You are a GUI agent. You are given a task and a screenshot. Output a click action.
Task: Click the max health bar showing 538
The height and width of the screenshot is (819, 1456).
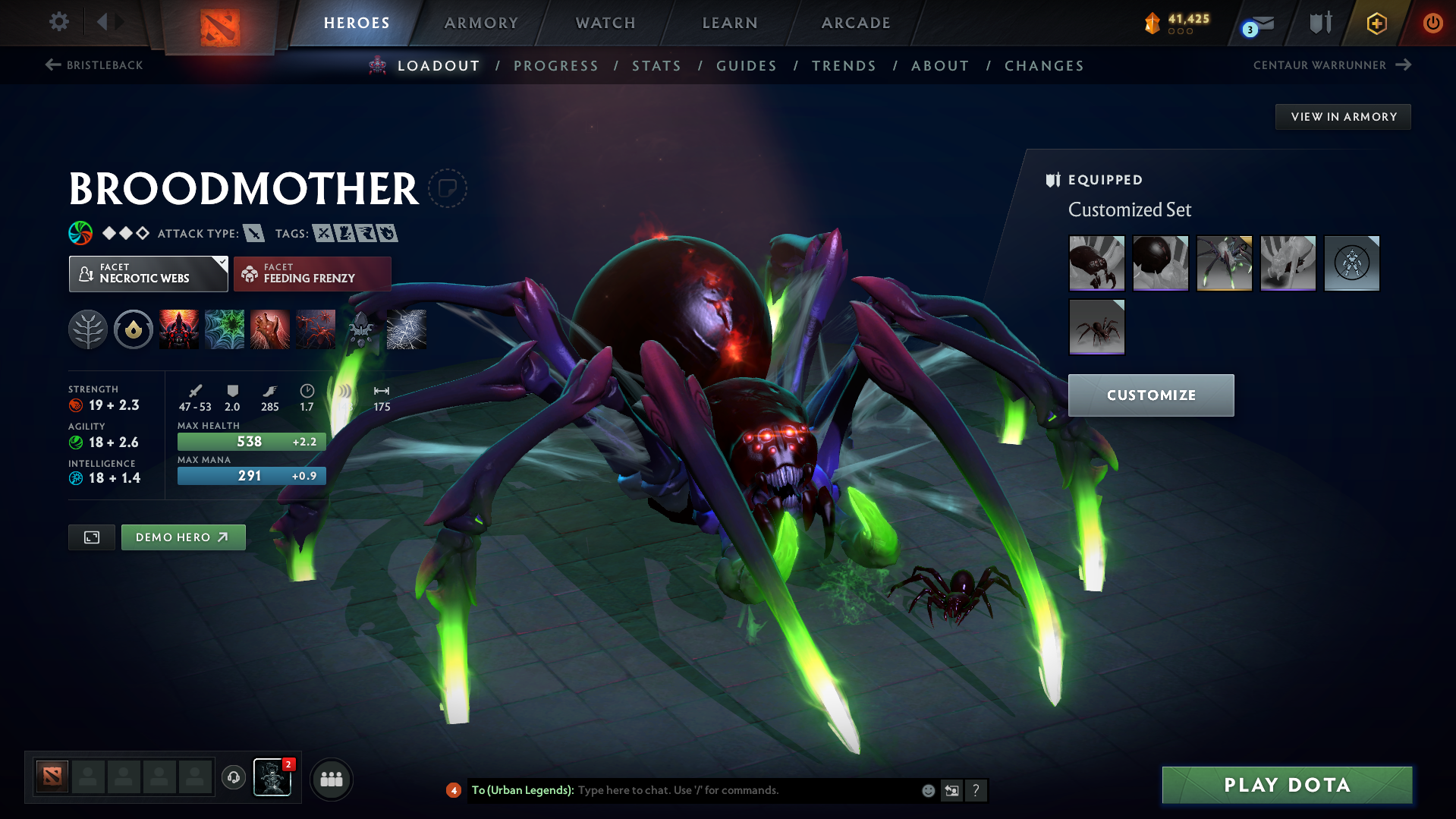tap(250, 441)
